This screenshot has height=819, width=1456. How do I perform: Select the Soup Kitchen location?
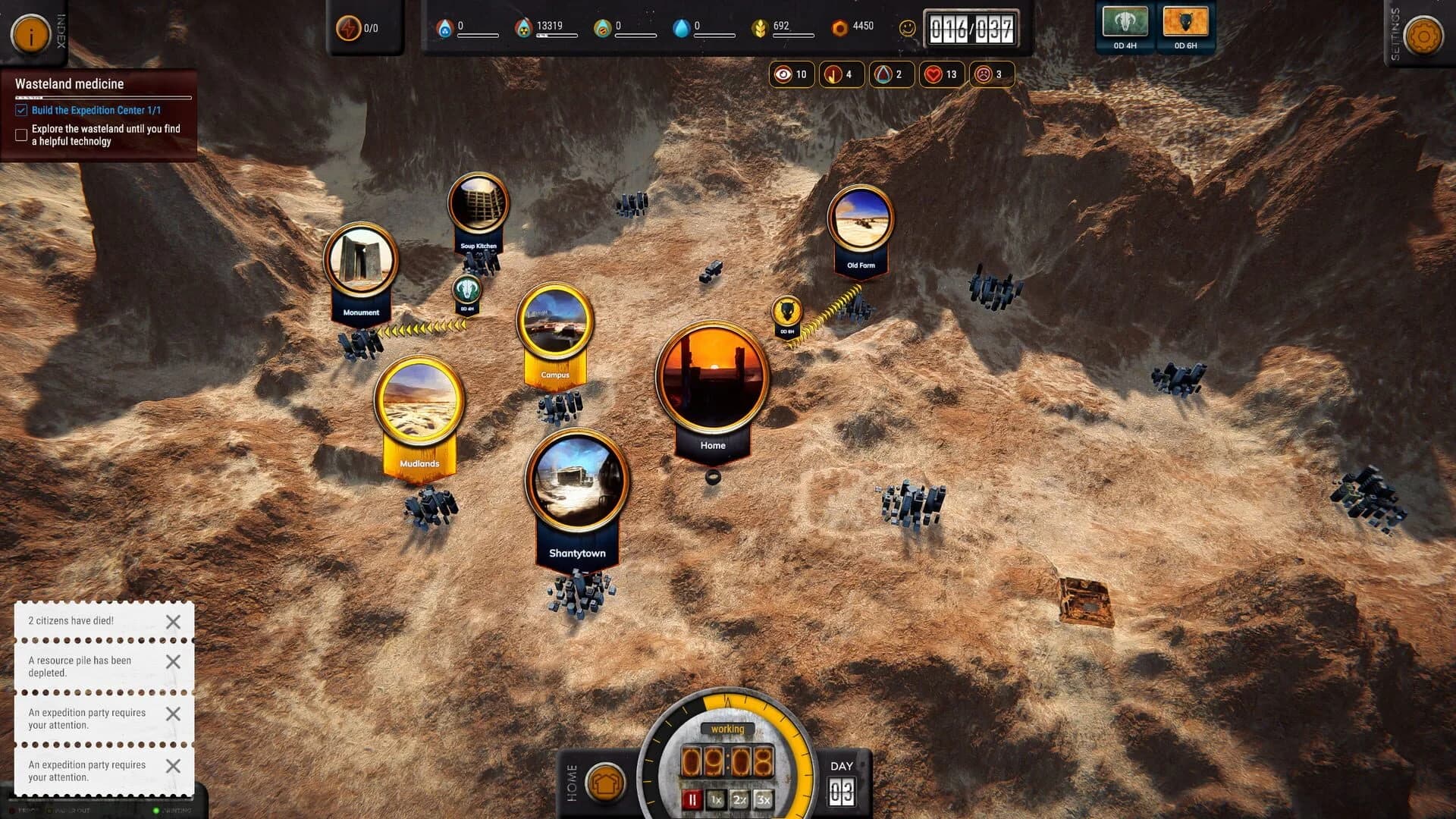478,205
